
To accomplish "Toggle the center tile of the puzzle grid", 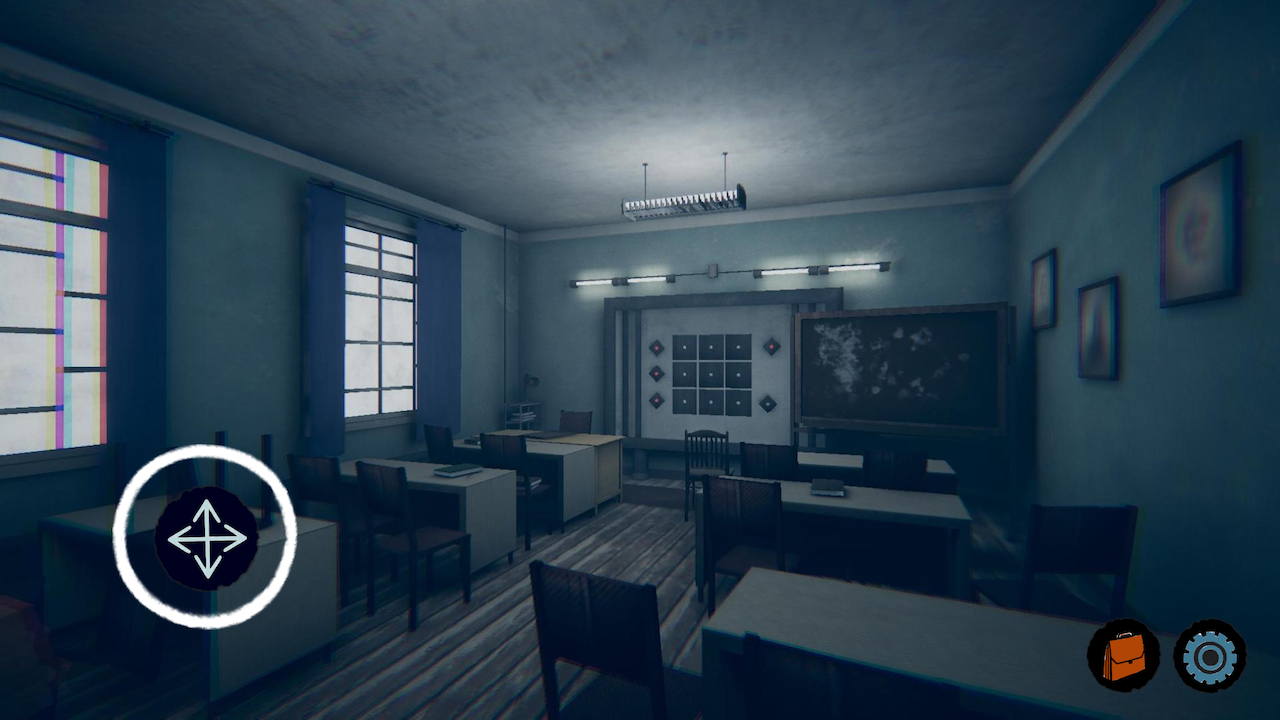I will pos(711,373).
